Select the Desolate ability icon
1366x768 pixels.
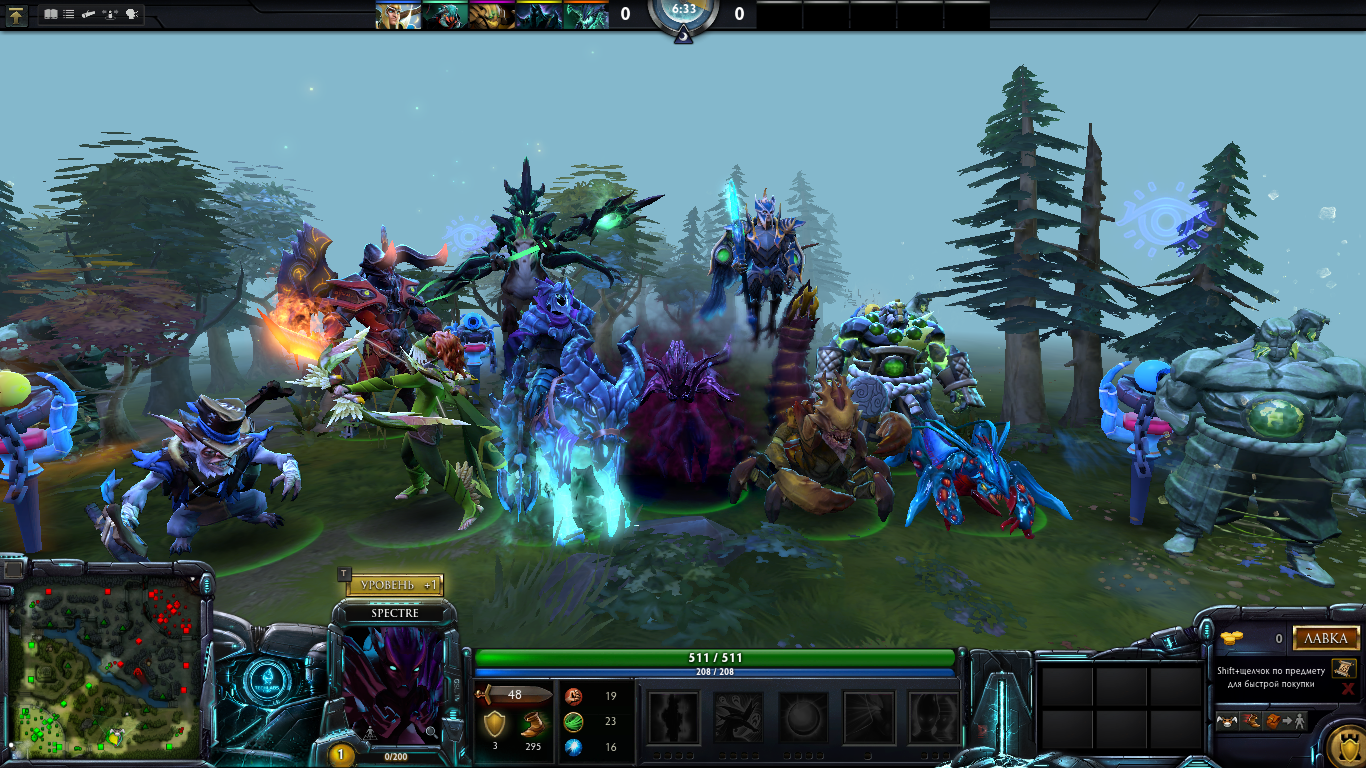coord(738,717)
